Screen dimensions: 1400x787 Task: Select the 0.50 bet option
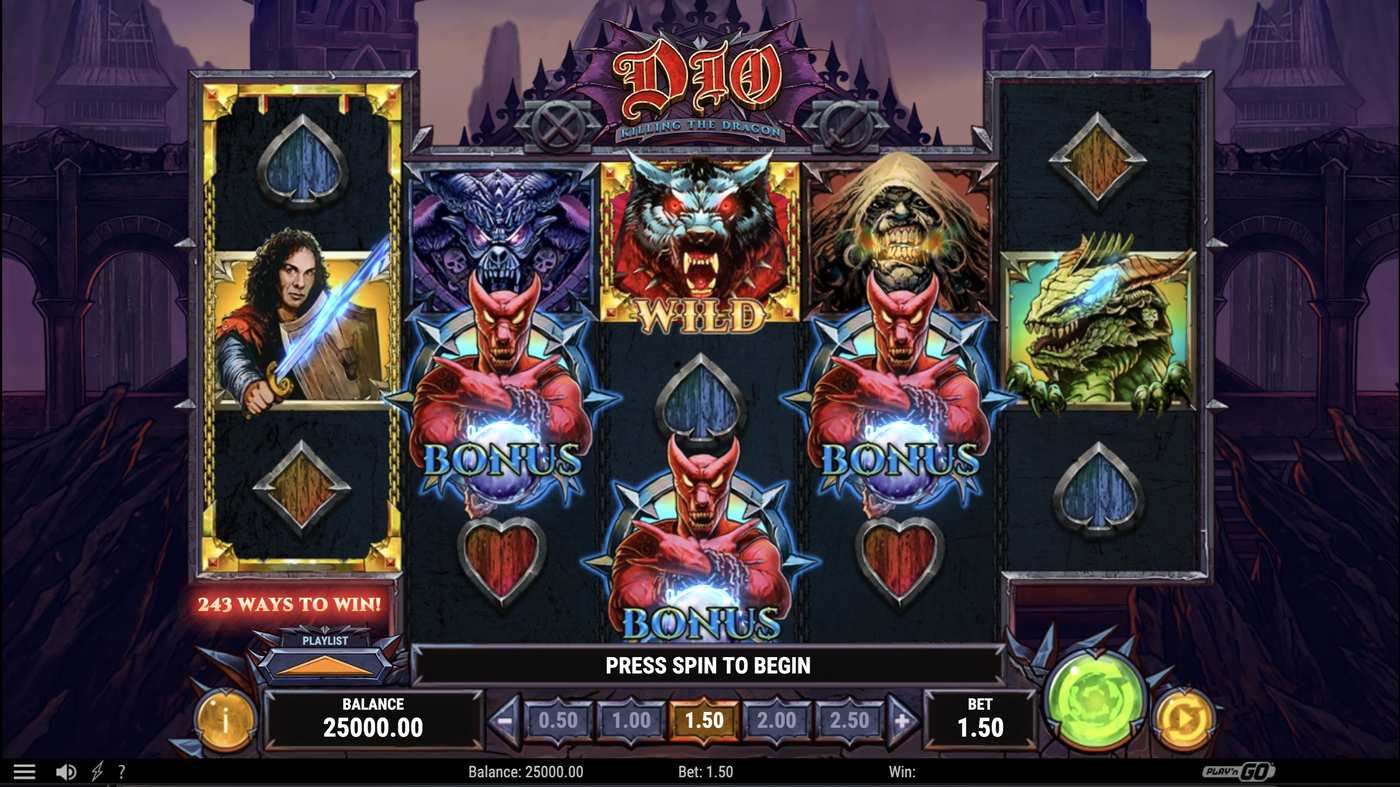click(557, 719)
